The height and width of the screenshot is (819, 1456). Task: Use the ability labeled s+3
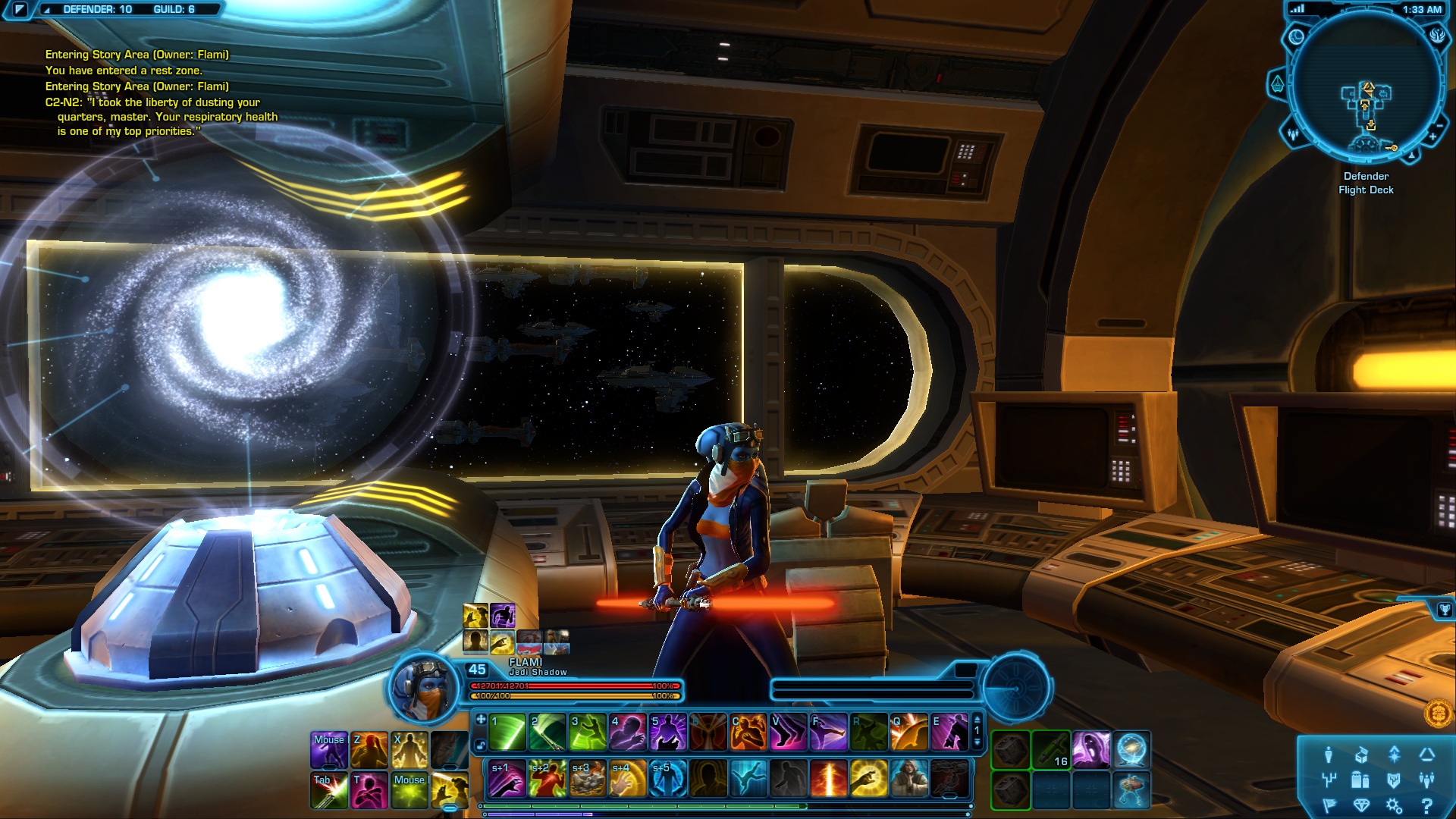tap(587, 779)
